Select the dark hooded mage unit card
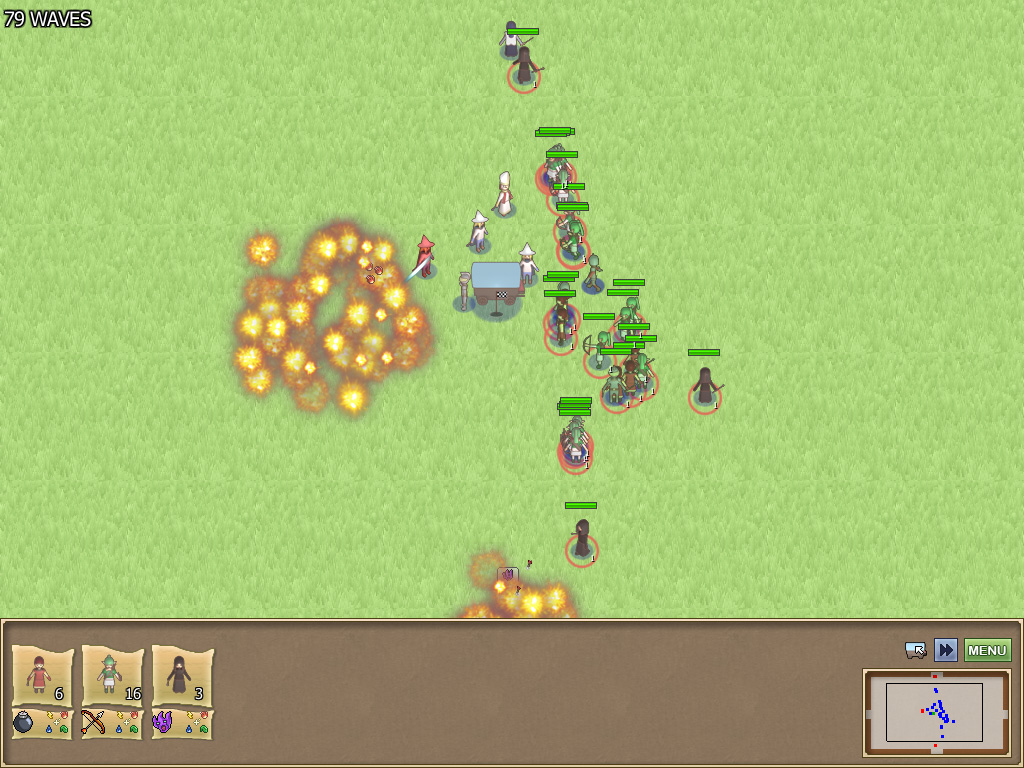Viewport: 1024px width, 768px height. (182, 675)
